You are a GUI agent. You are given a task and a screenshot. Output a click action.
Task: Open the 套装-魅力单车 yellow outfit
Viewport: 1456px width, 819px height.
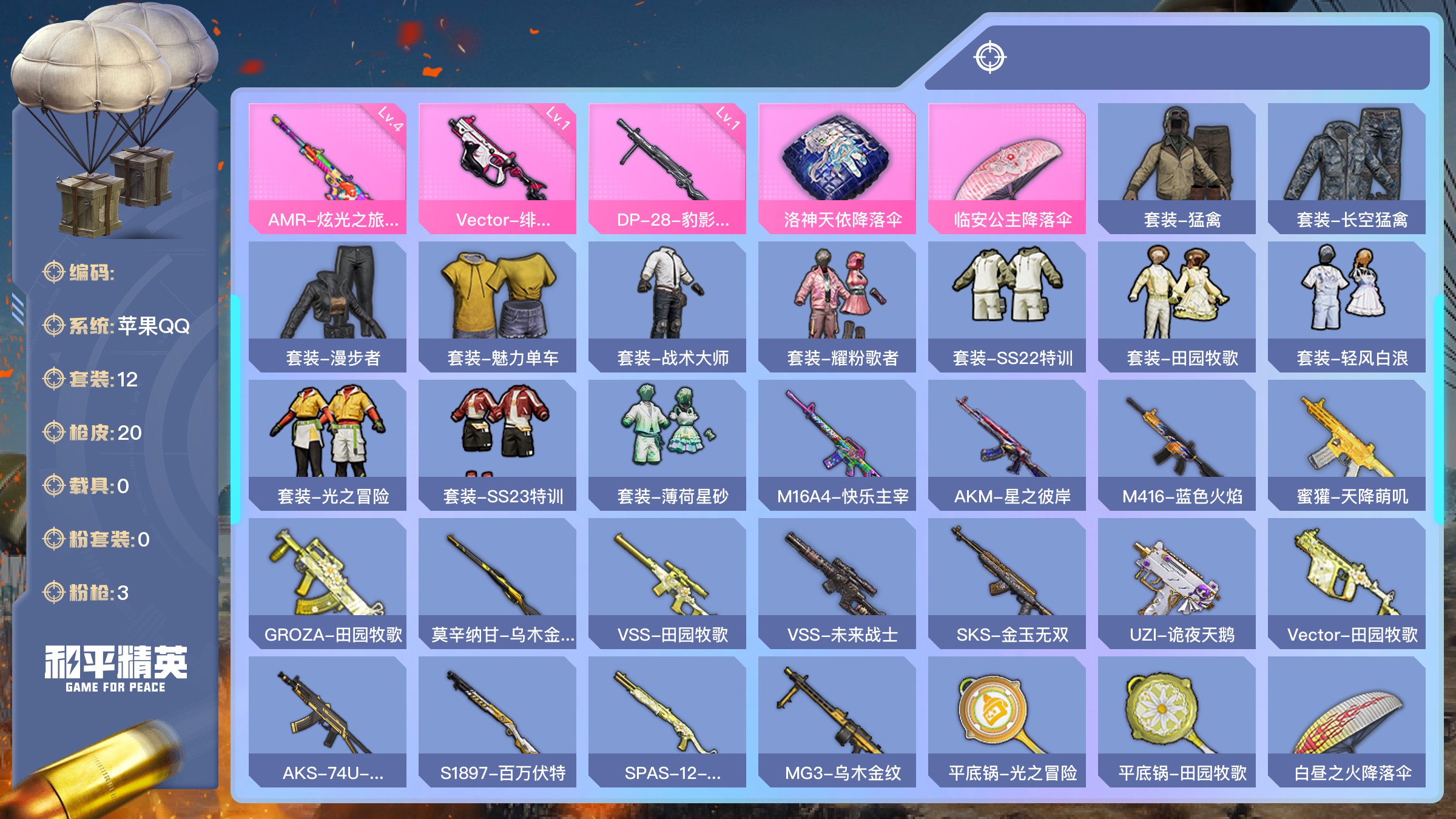click(x=497, y=306)
